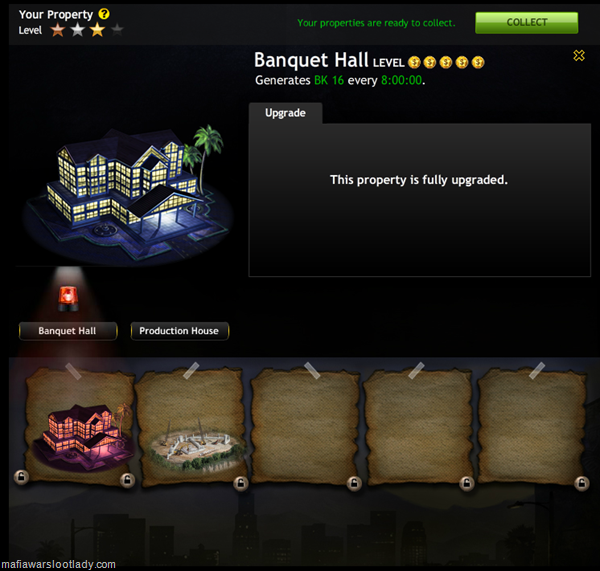
Task: Close the Banquet Hall panel with the X
Action: [x=579, y=56]
